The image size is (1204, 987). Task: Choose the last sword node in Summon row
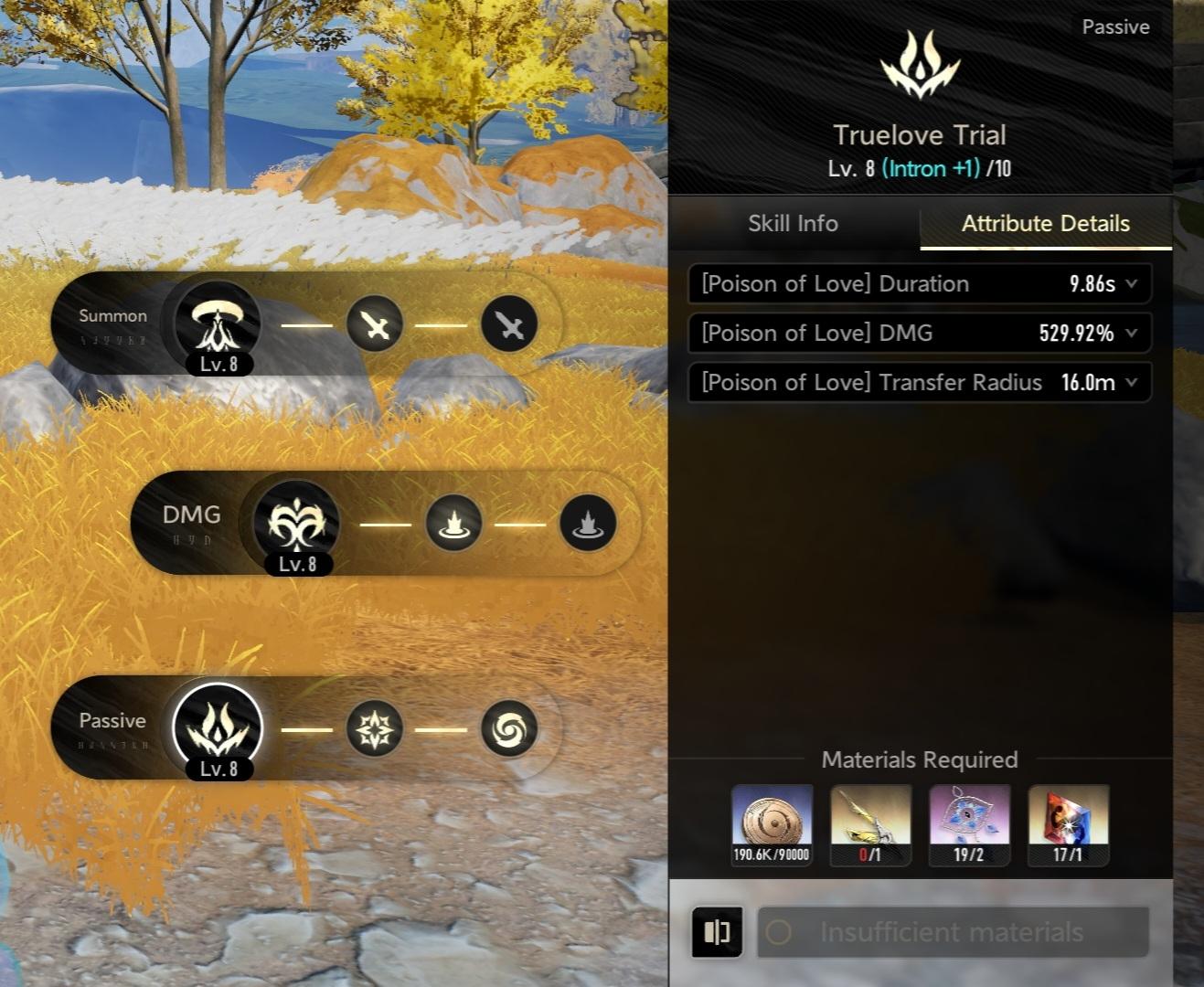click(x=509, y=324)
